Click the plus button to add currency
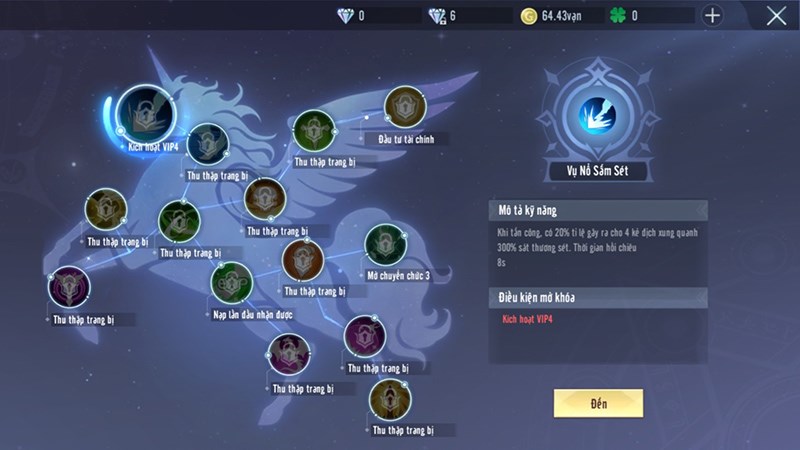Viewport: 800px width, 450px height. pos(712,15)
